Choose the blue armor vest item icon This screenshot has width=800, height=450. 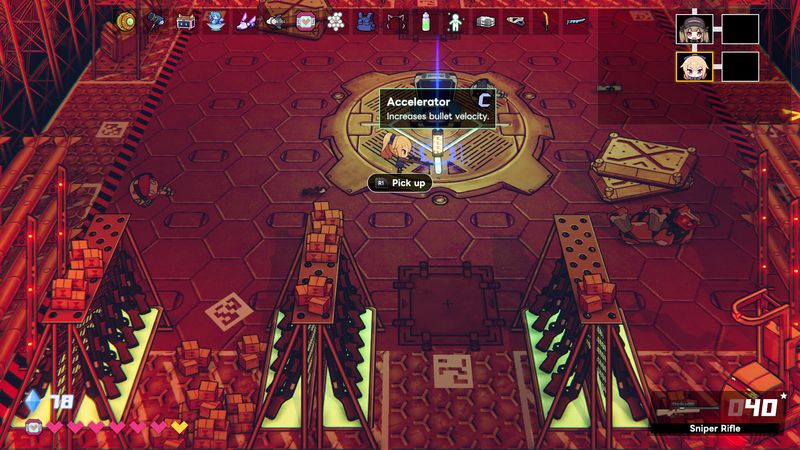click(x=365, y=20)
